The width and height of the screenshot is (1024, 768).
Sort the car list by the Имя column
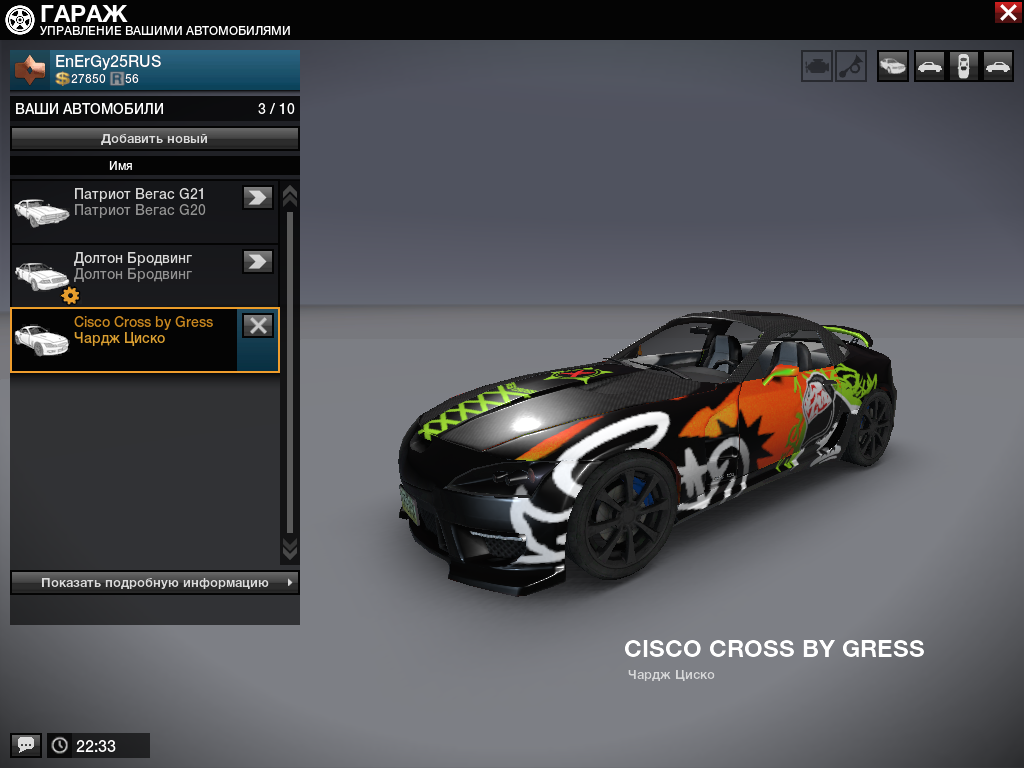121,166
